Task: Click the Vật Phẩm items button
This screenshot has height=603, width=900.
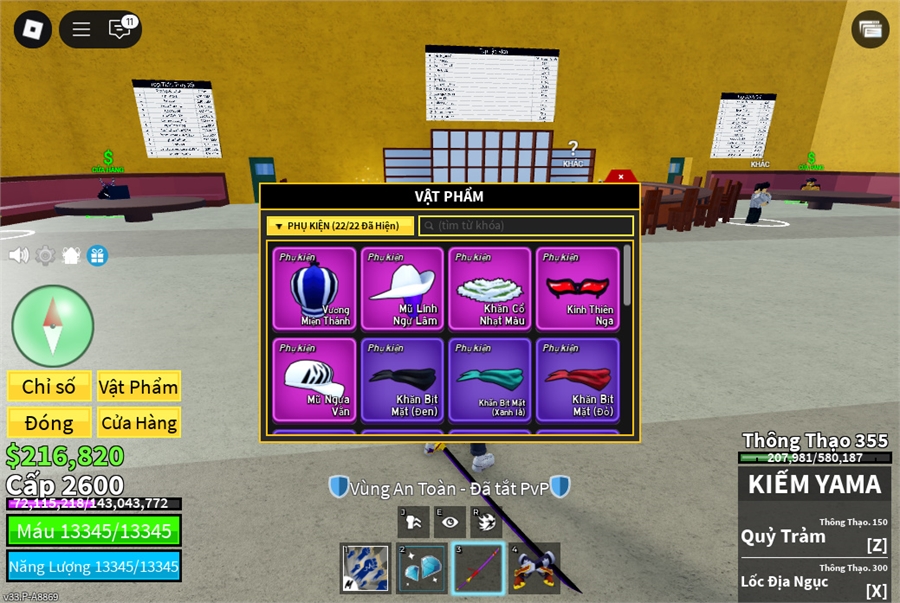Action: tap(138, 387)
